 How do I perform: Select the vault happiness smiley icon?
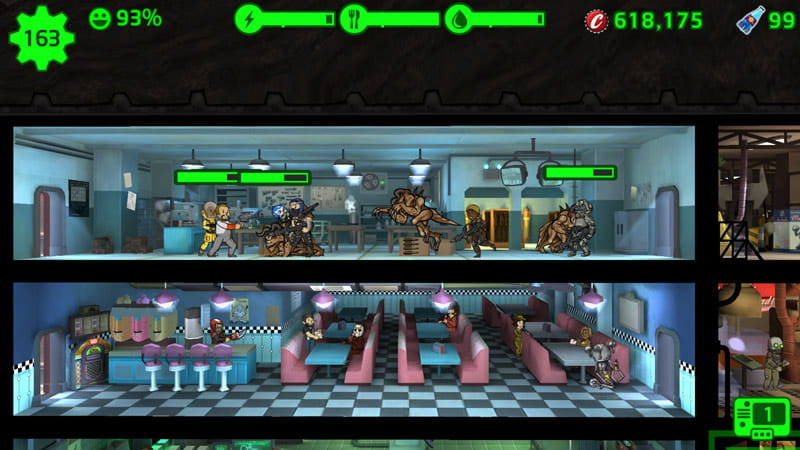click(99, 18)
